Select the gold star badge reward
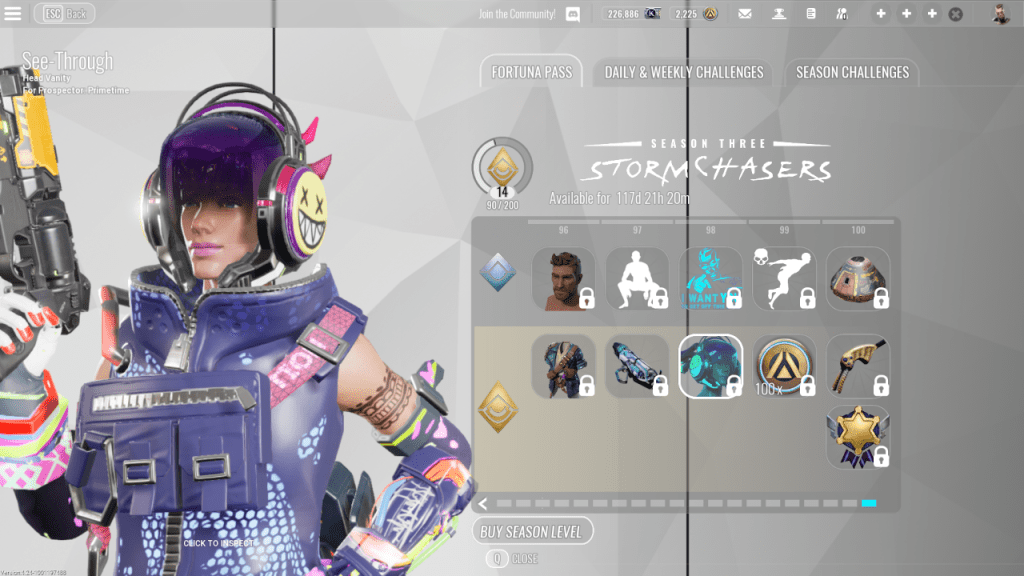Screen dimensions: 1024x576 858,437
